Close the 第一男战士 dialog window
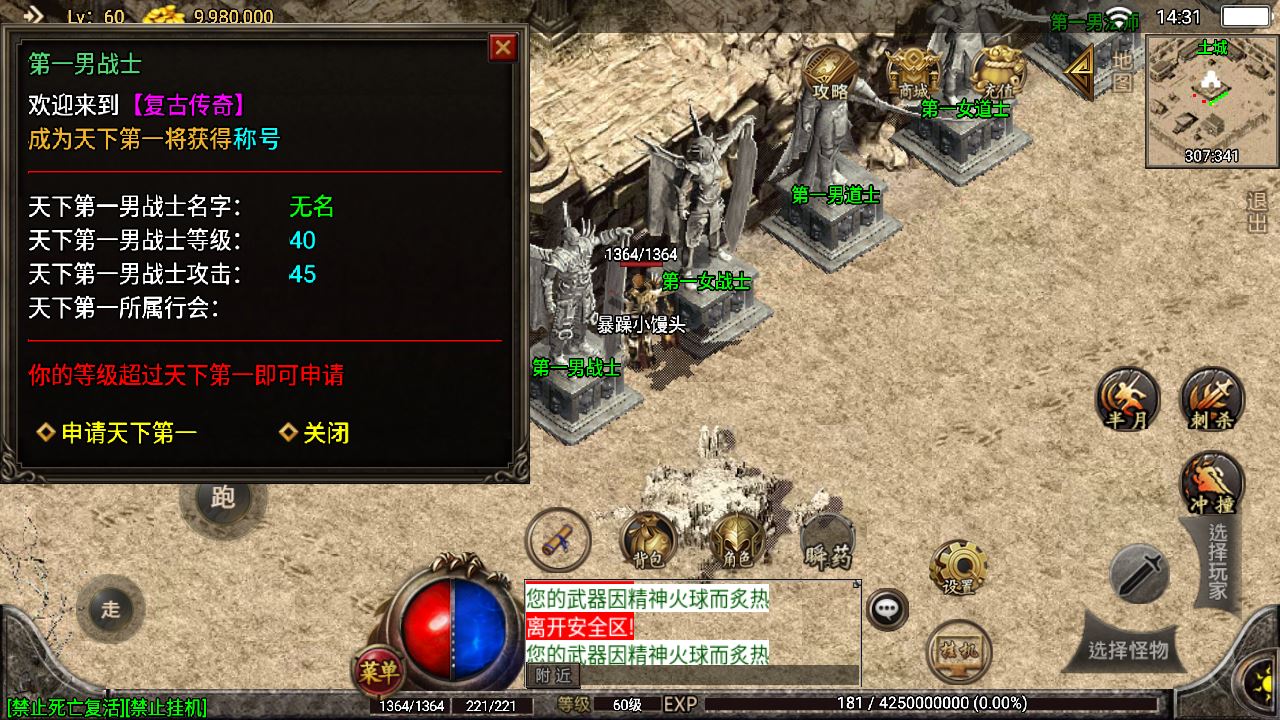This screenshot has height=720, width=1280. (503, 47)
